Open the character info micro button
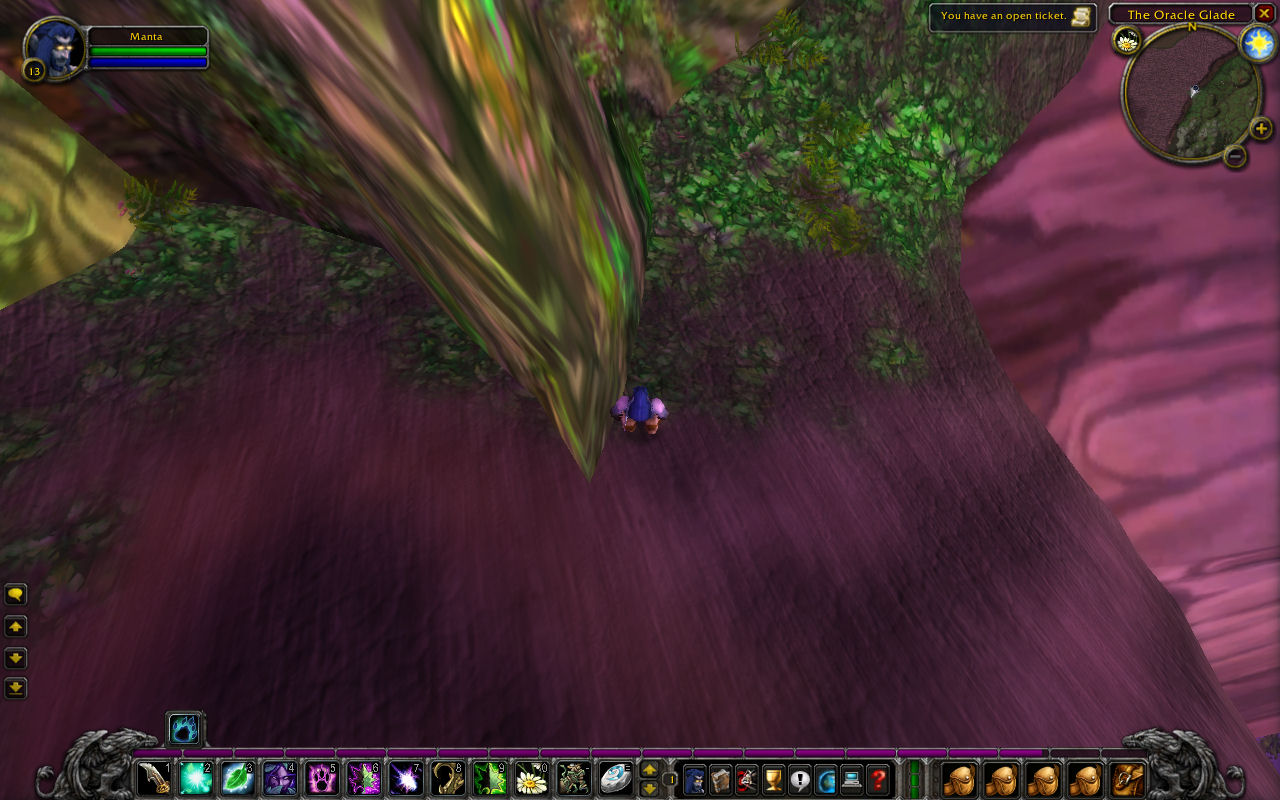Screen dimensions: 1280x800 (x=694, y=778)
